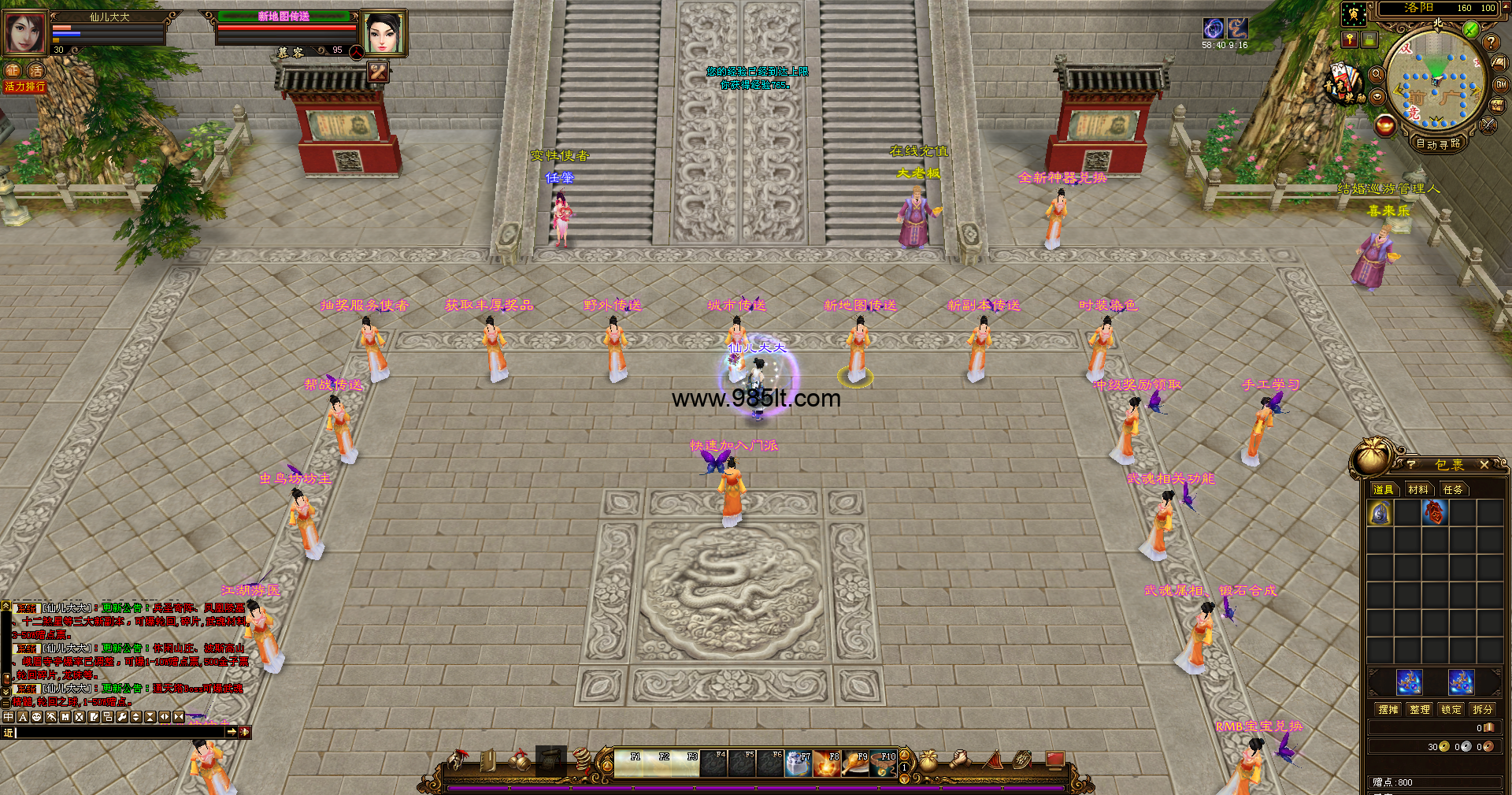
Task: Open the 任务 tab in the bag
Action: tap(1453, 489)
